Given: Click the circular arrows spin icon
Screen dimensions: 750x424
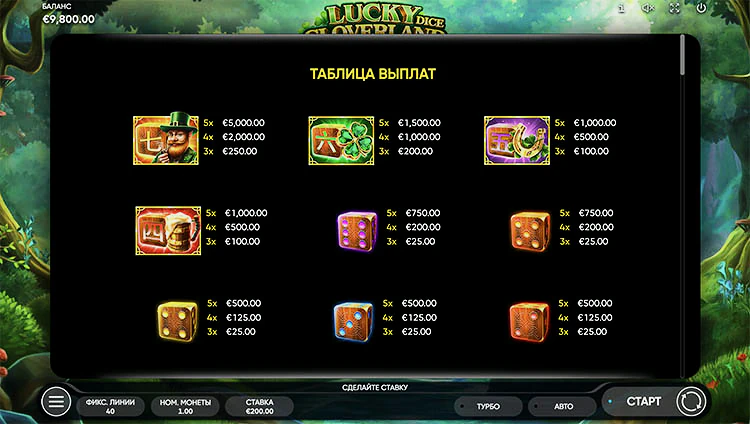Looking at the screenshot, I should click(690, 402).
